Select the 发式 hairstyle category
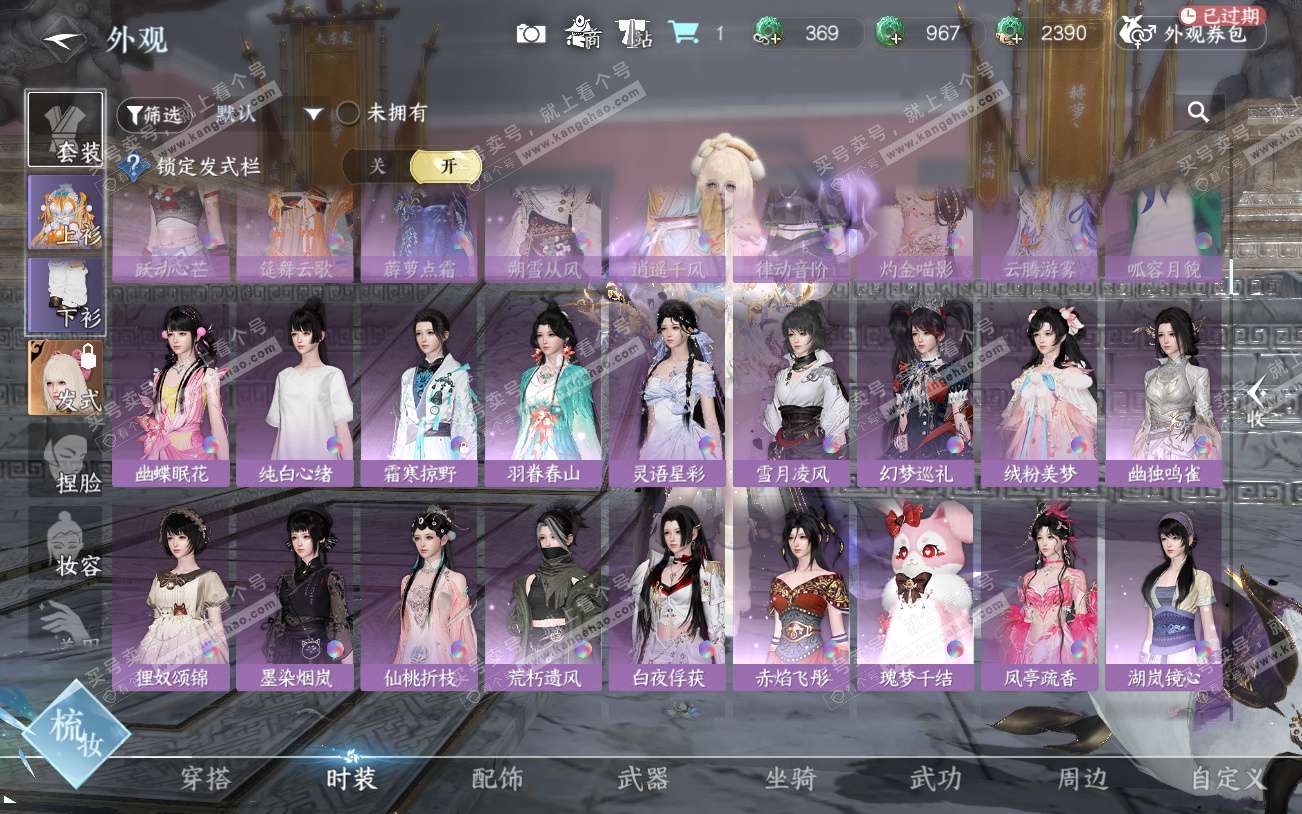The width and height of the screenshot is (1302, 814). [66, 378]
